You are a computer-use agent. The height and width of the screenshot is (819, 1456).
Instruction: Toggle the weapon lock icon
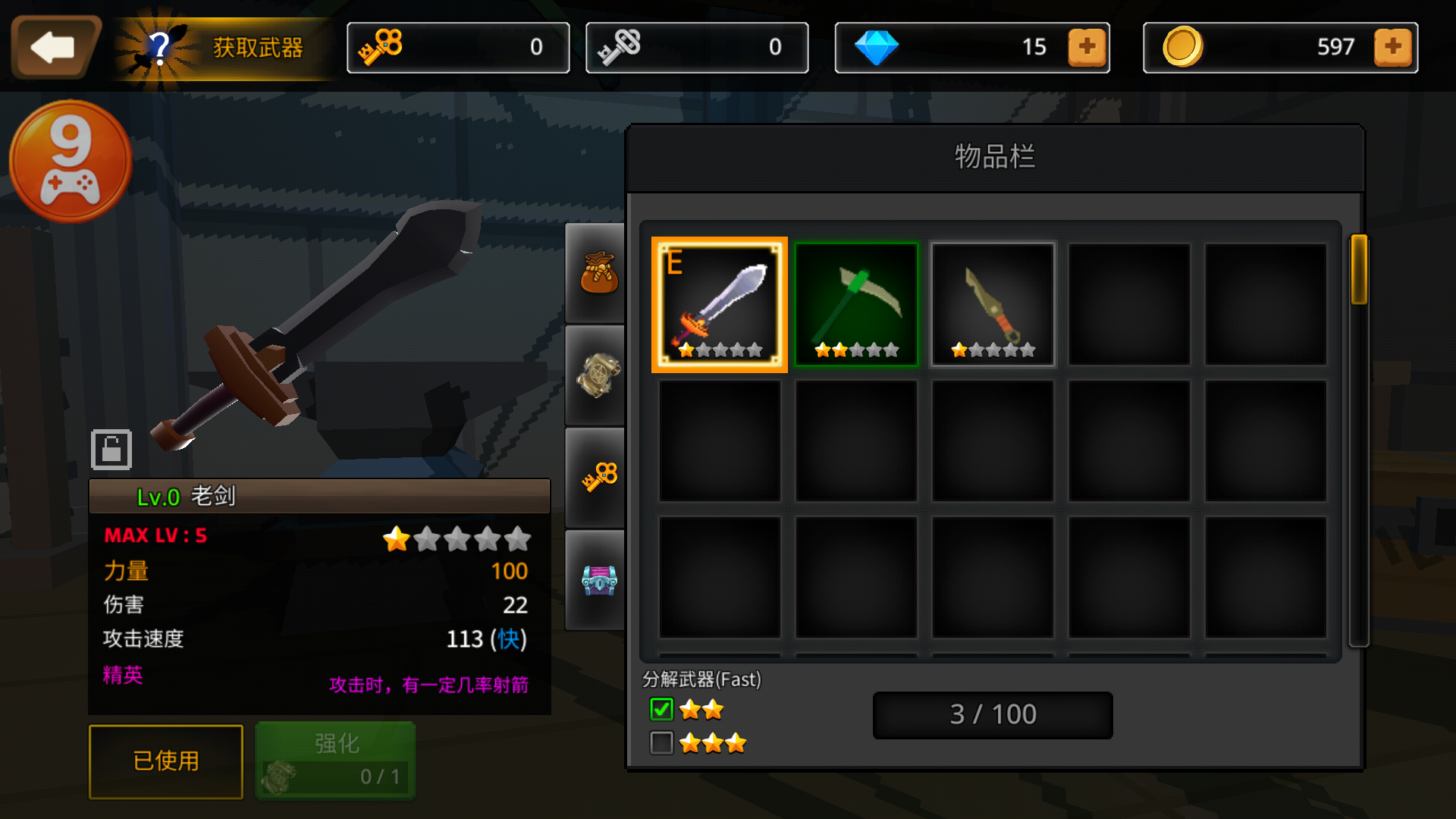[x=111, y=450]
